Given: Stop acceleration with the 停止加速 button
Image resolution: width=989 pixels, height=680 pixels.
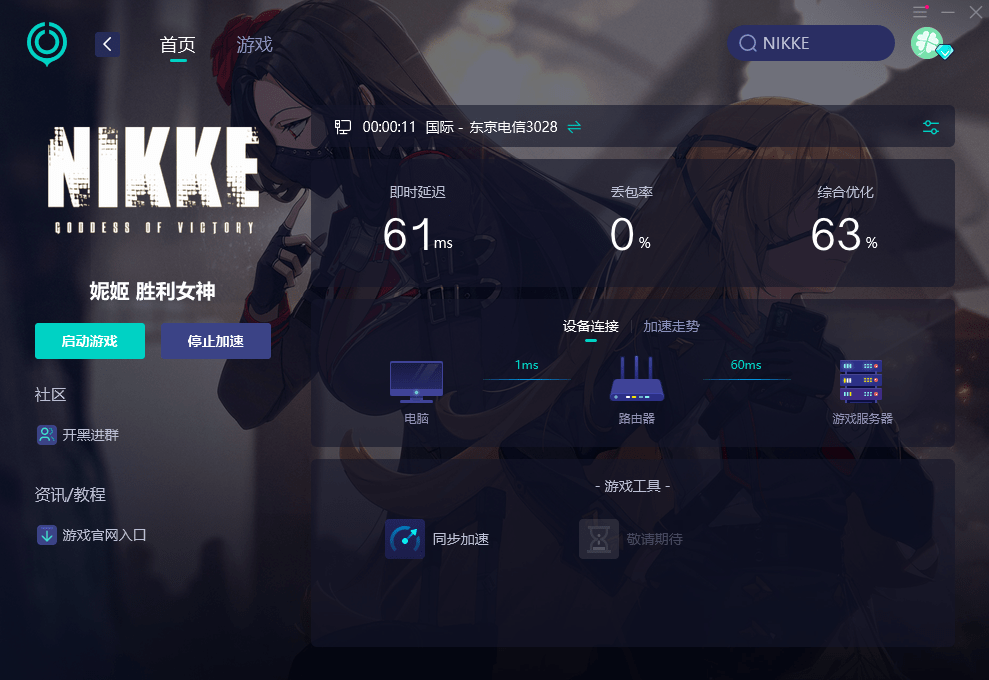Looking at the screenshot, I should 216,341.
